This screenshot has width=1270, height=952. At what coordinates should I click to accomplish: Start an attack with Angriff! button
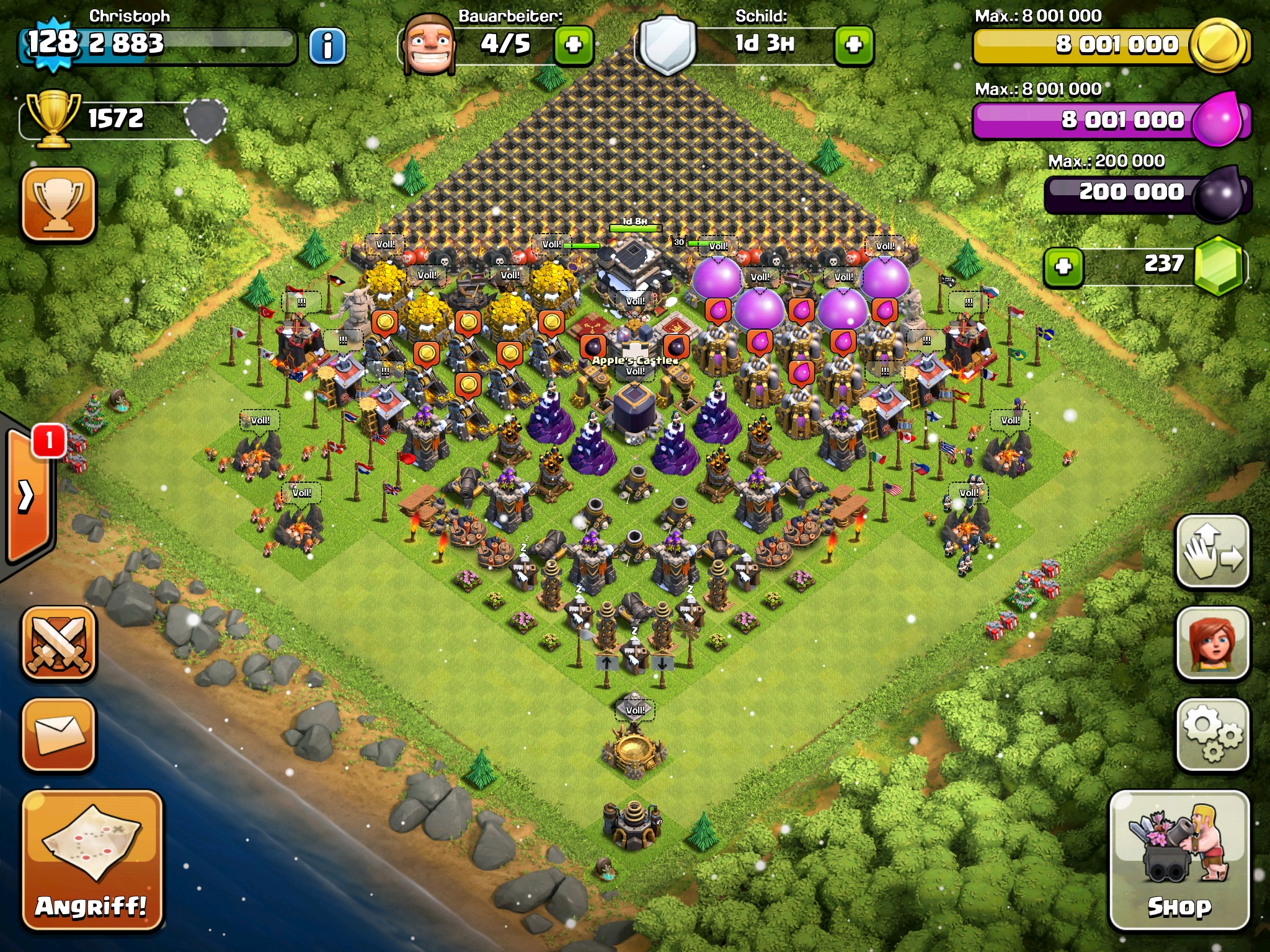[92, 860]
